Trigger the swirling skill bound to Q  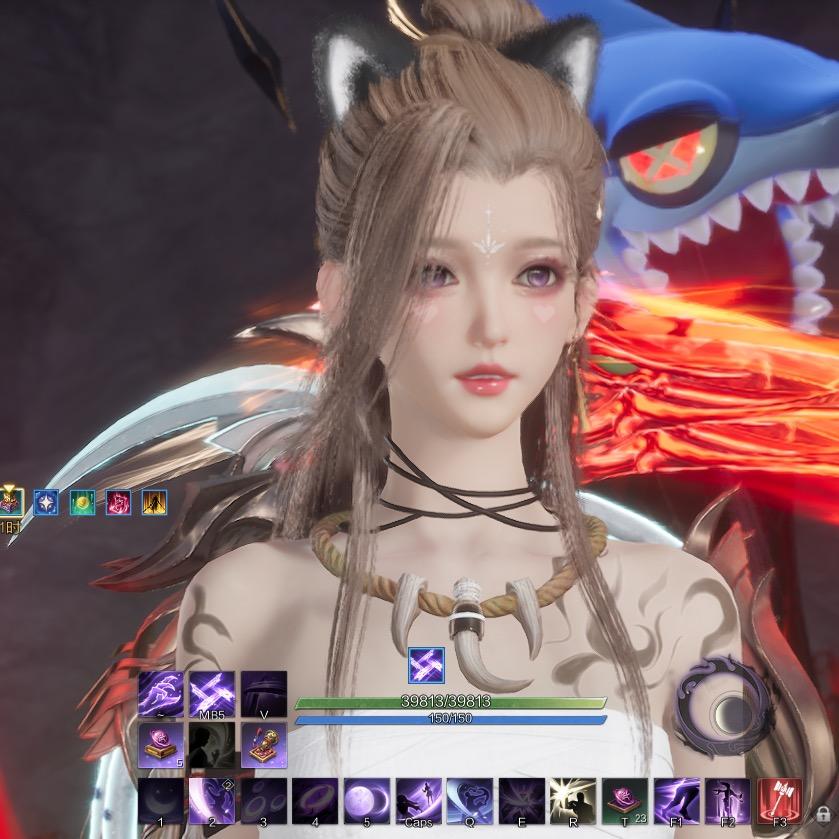coord(470,801)
